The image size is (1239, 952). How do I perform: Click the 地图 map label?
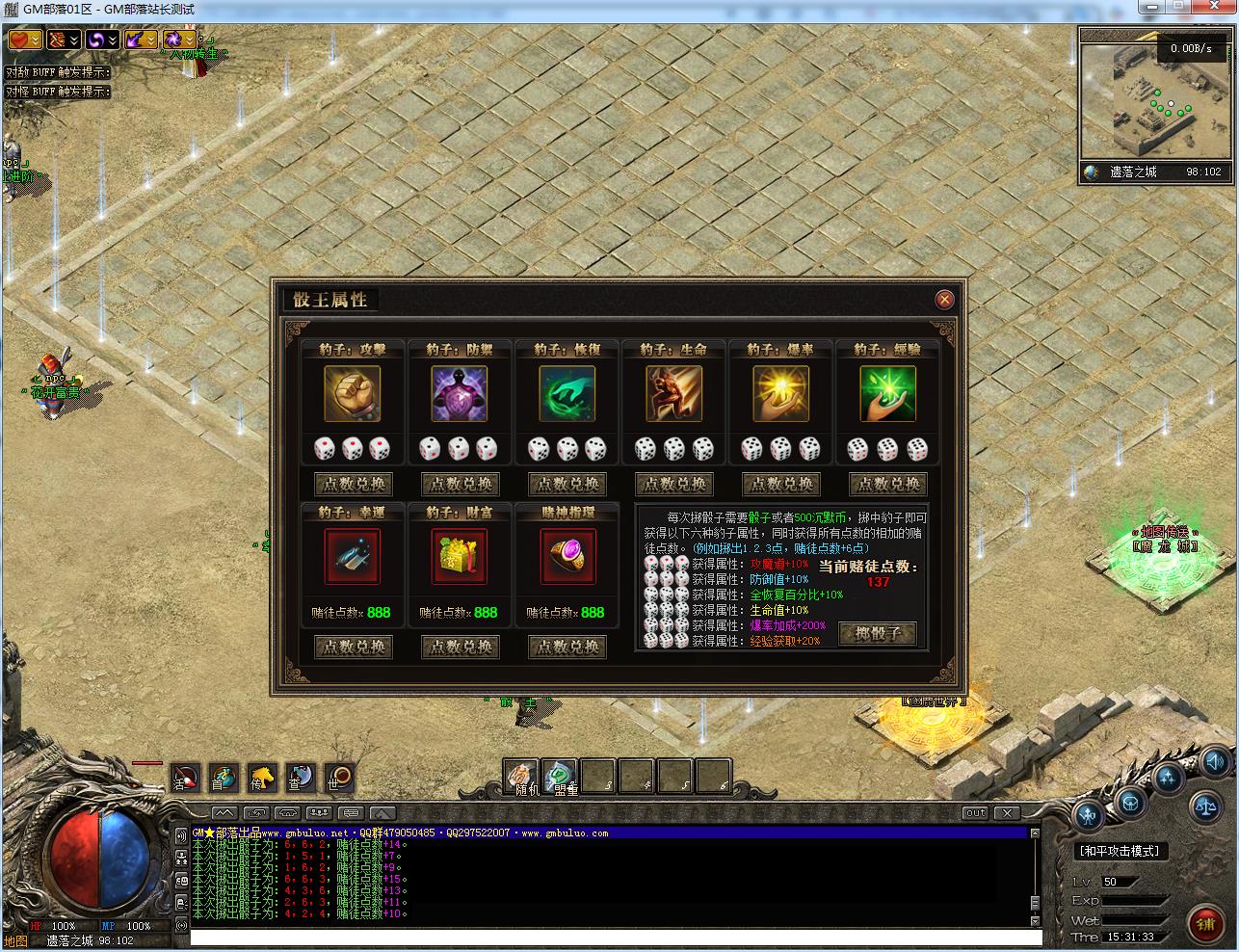(x=16, y=940)
